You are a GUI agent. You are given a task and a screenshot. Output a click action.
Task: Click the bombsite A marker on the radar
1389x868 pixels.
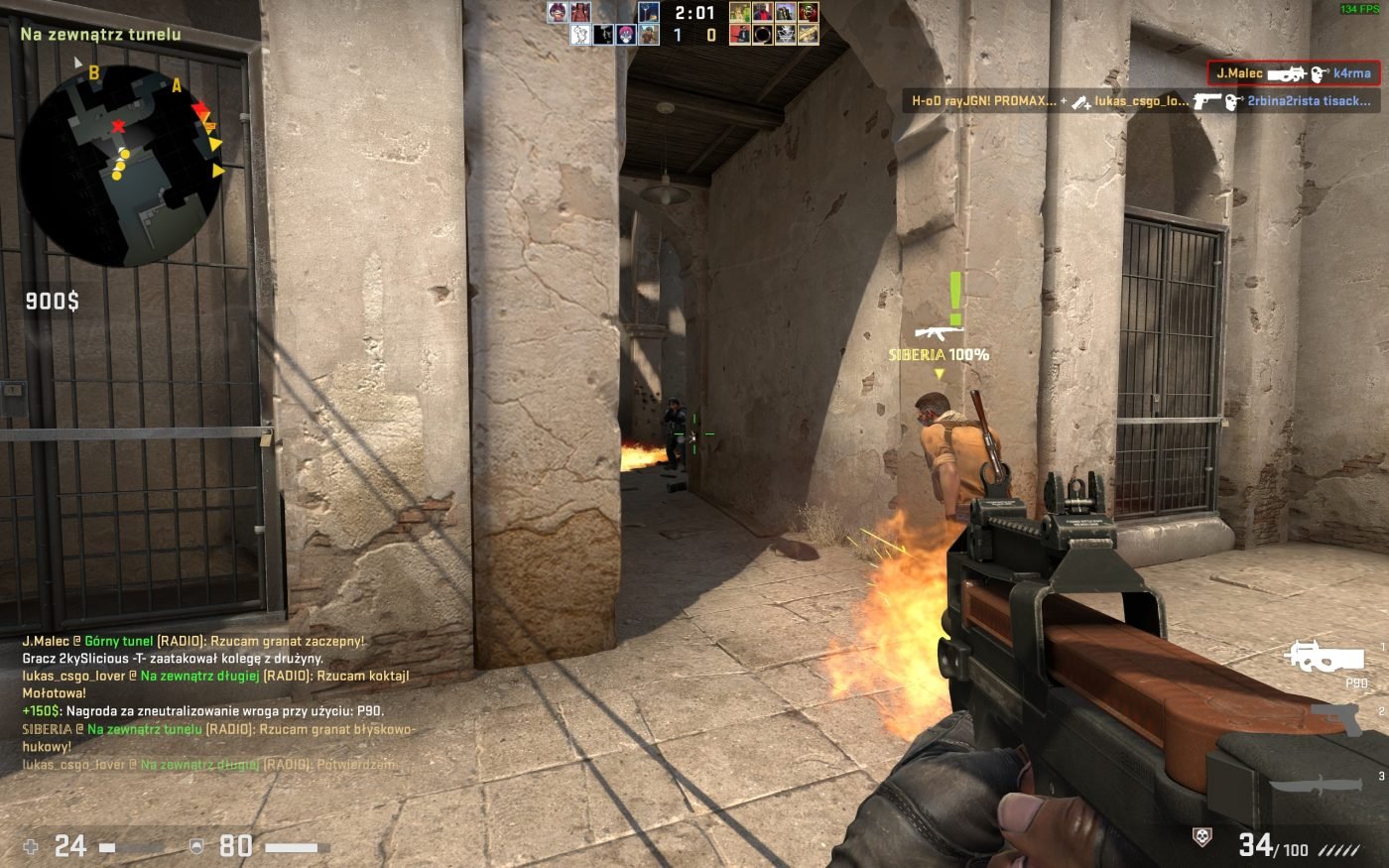pyautogui.click(x=177, y=85)
